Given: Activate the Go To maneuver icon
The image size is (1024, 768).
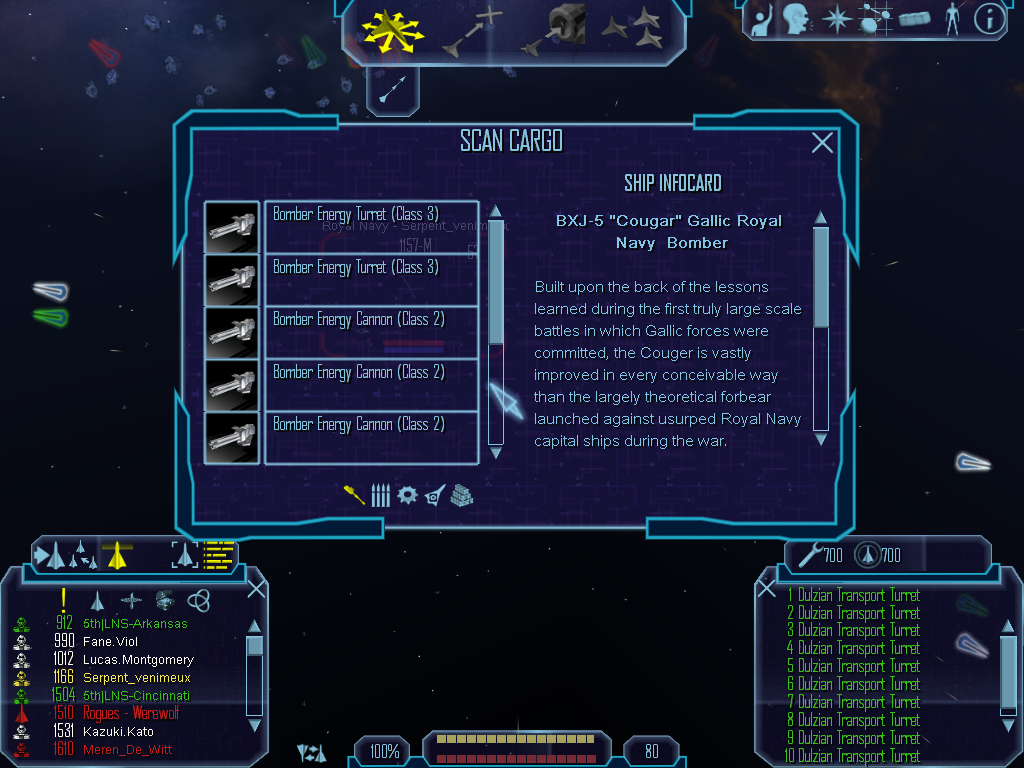Looking at the screenshot, I should 470,30.
